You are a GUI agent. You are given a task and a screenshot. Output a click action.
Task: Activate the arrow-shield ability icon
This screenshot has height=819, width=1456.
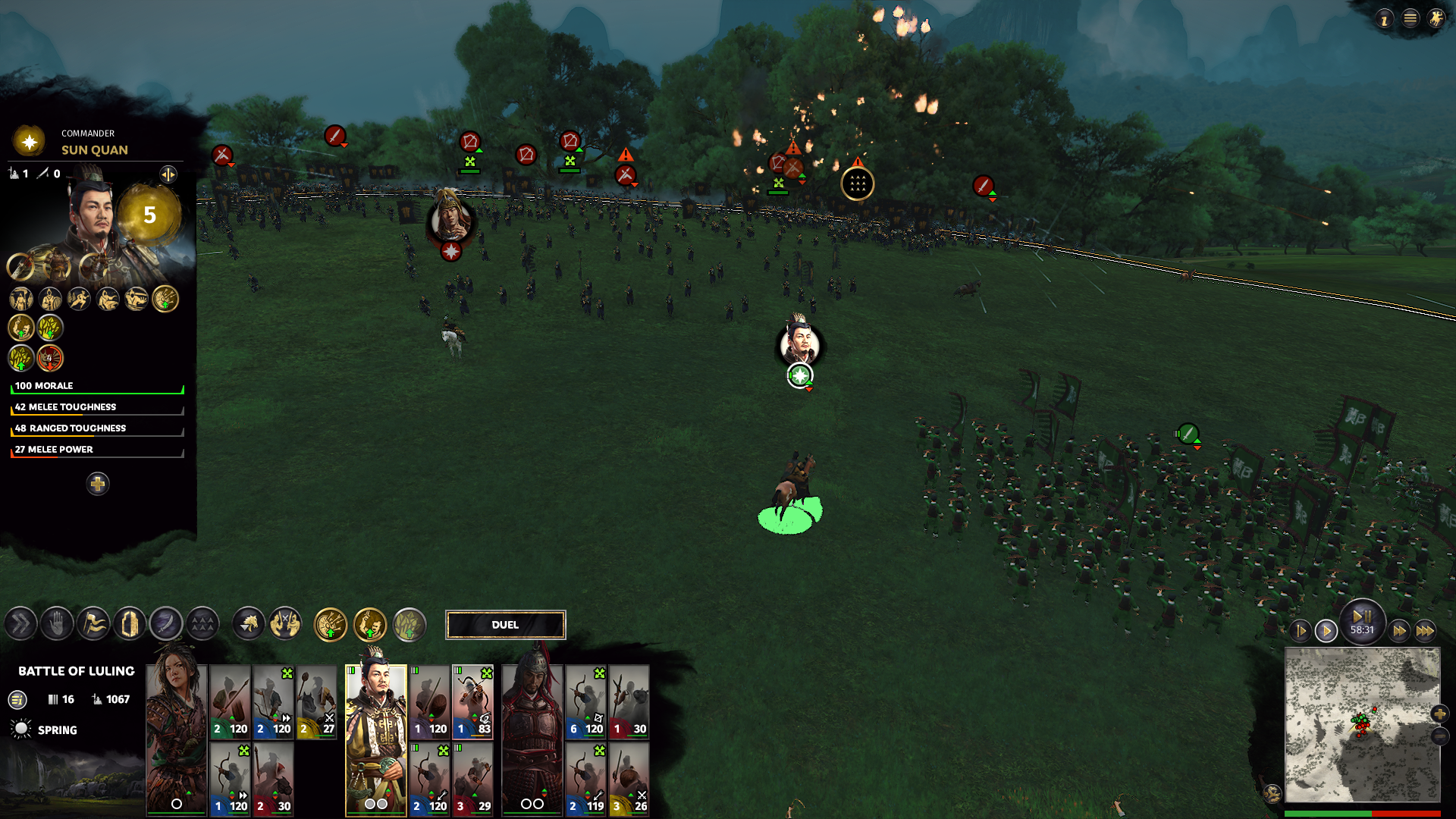point(331,626)
